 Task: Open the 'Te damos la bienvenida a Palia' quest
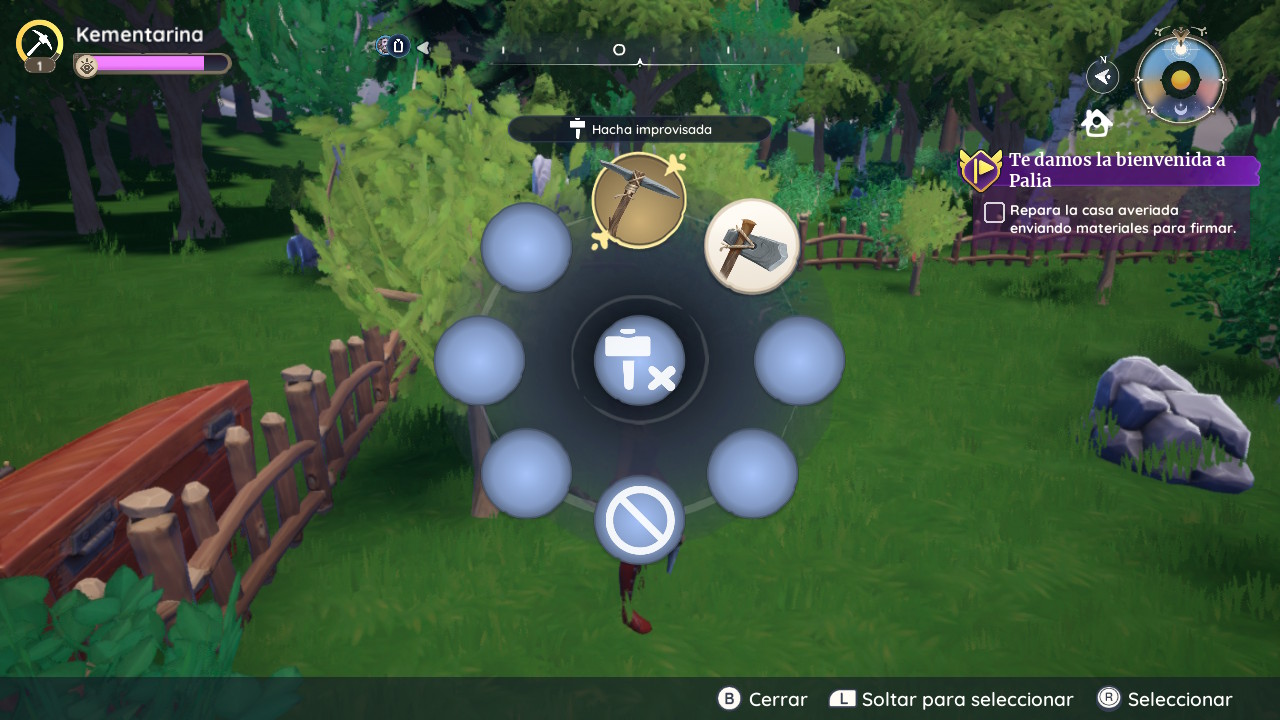click(1116, 170)
